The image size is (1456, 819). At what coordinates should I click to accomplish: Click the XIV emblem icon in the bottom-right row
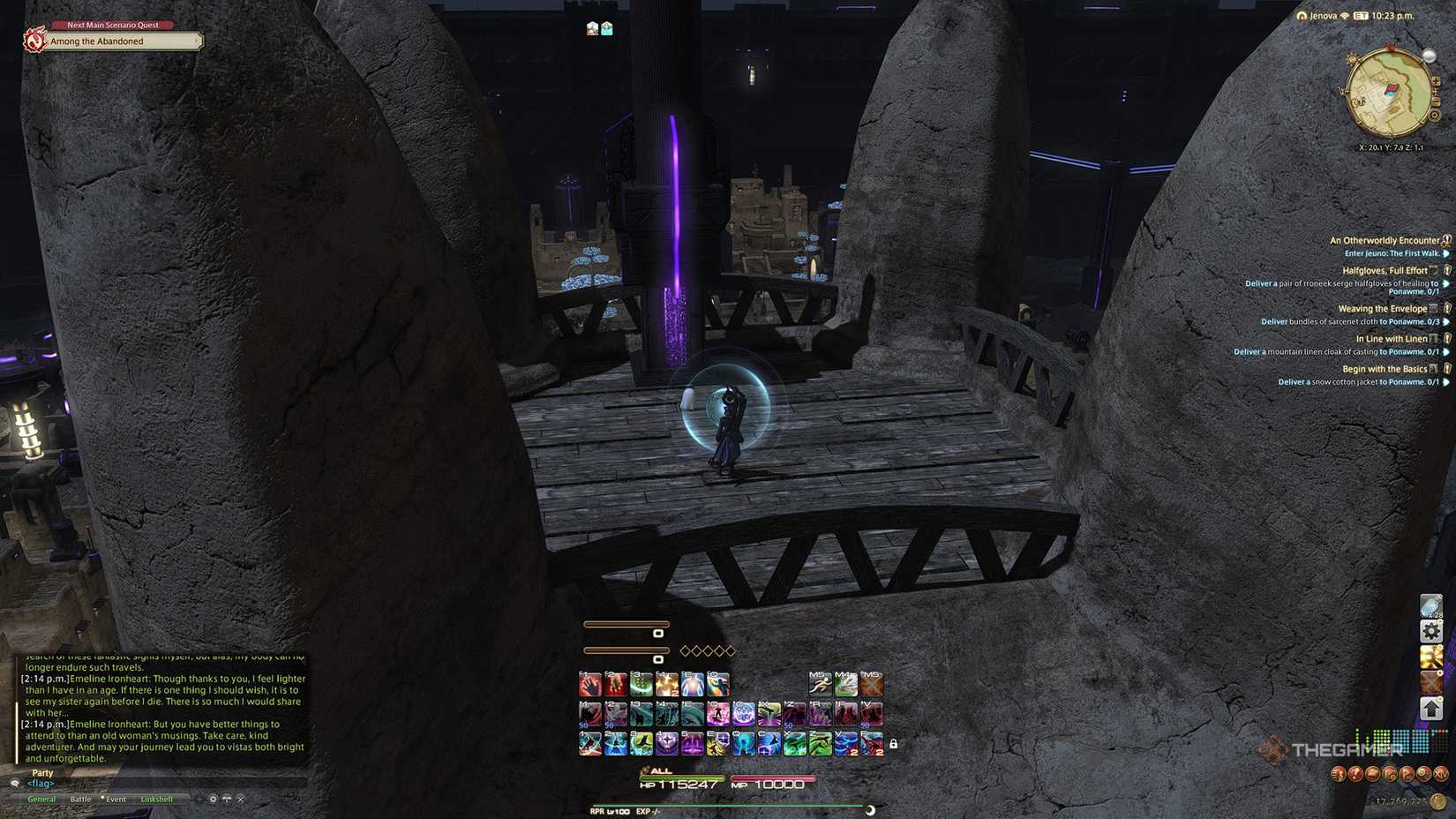pyautogui.click(x=1441, y=774)
